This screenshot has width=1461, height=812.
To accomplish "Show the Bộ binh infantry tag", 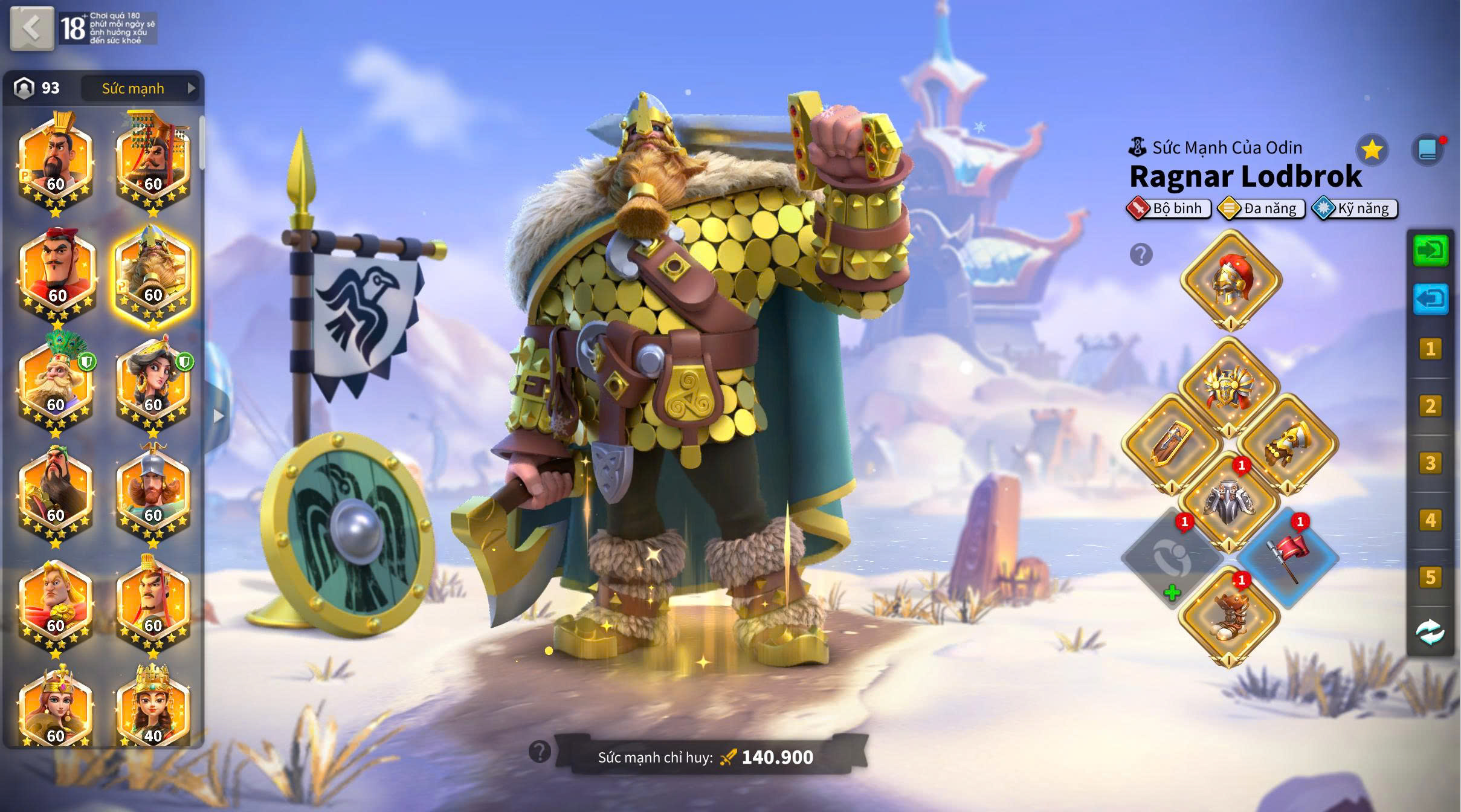I will [x=1169, y=208].
